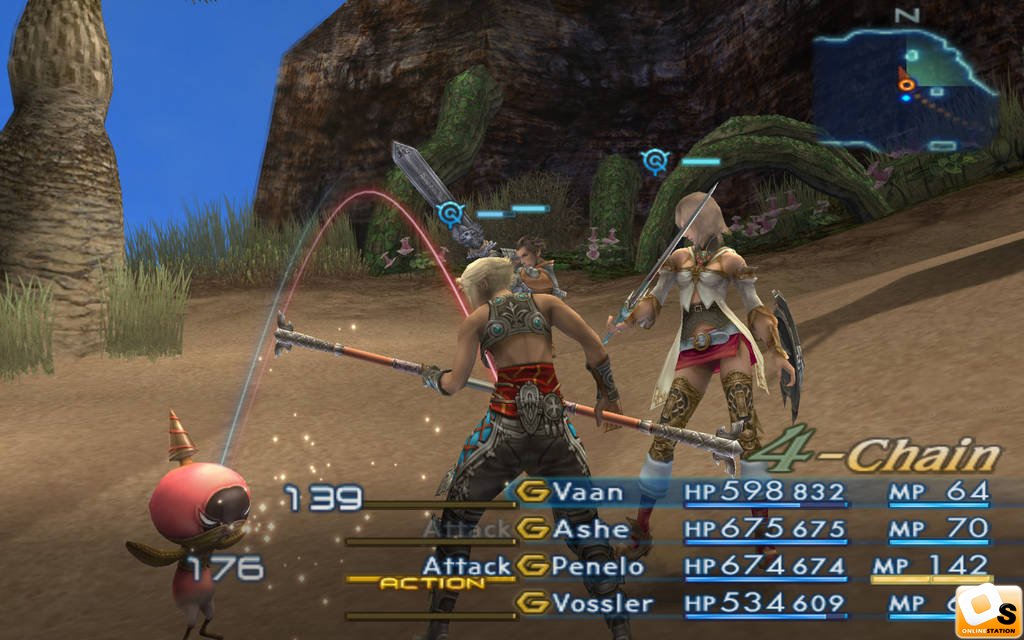Screen dimensions: 1024x640
Task: Select Vaan in the party list
Action: pyautogui.click(x=589, y=491)
